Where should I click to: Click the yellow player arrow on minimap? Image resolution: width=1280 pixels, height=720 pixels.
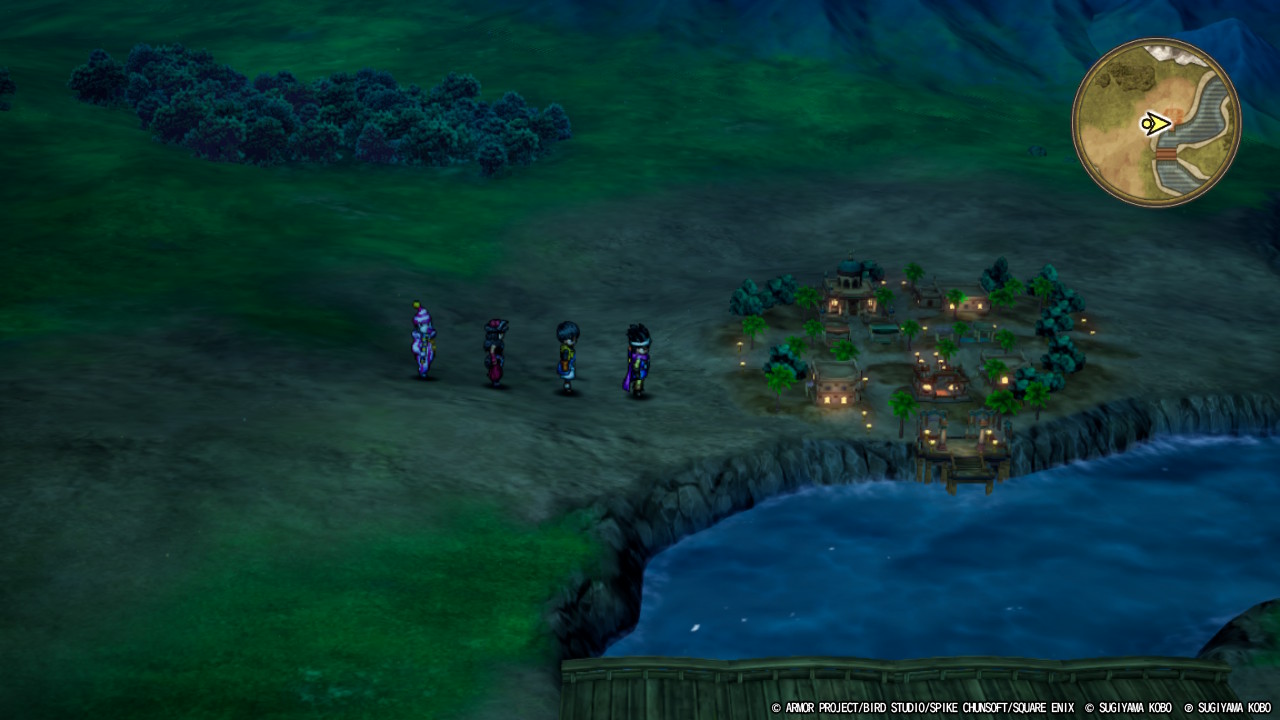coord(1155,124)
